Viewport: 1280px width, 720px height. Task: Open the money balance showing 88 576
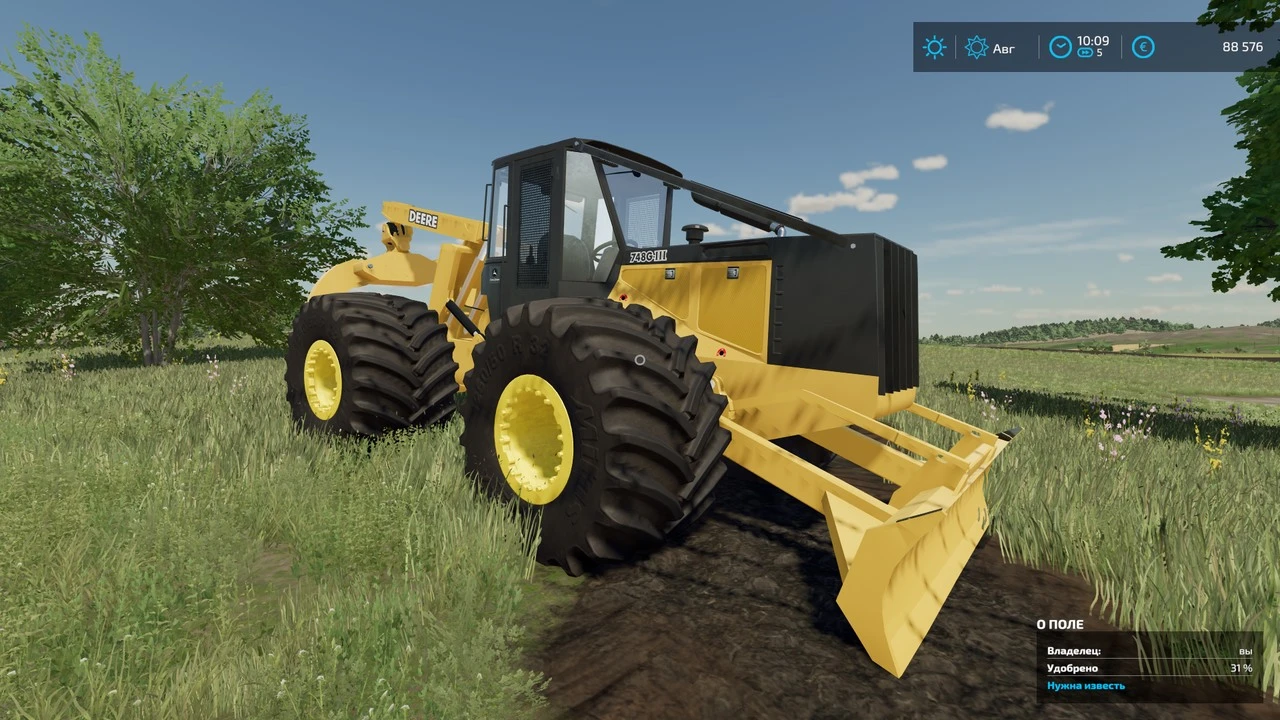pos(1242,47)
